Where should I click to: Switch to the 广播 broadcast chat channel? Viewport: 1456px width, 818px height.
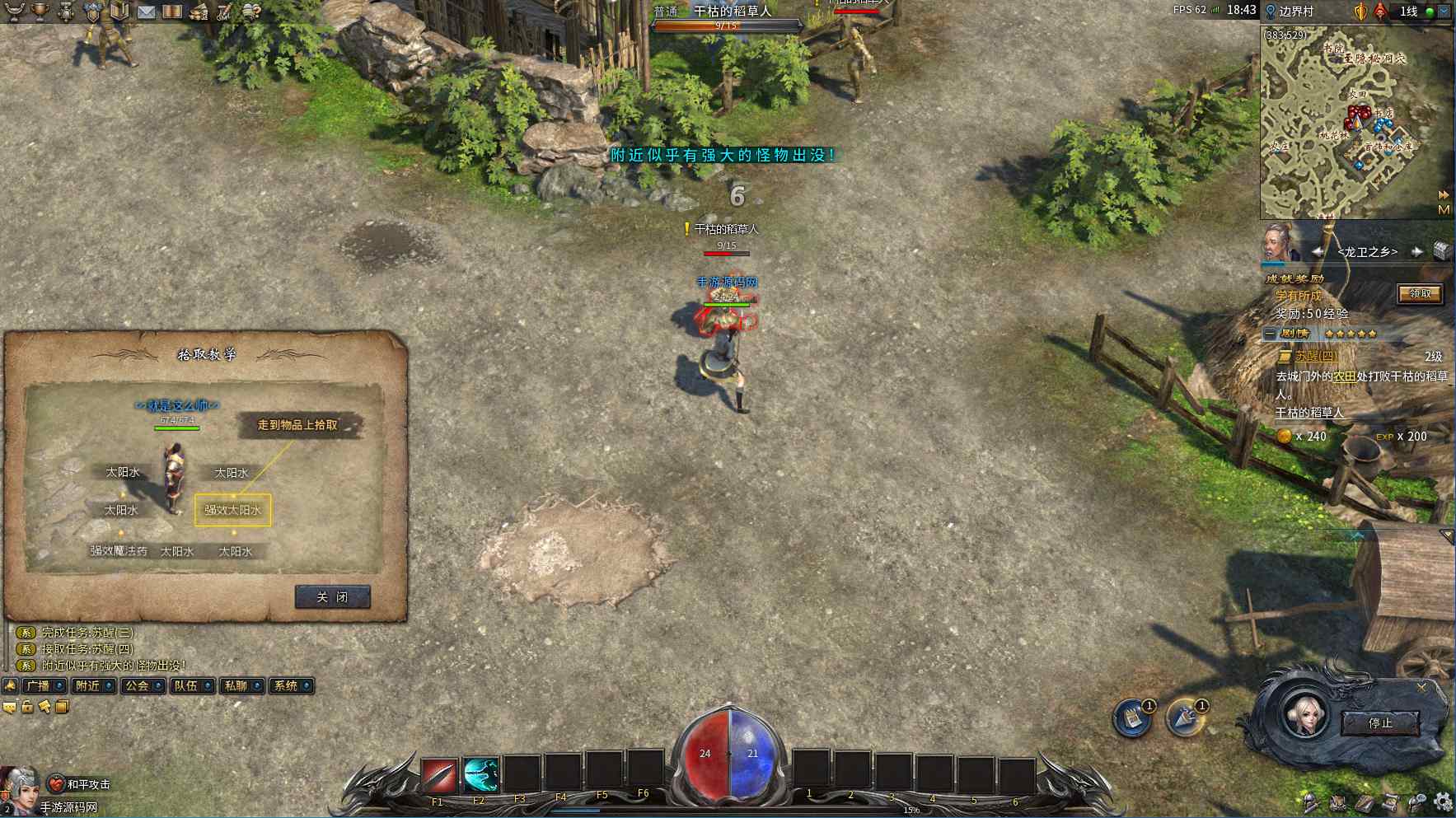click(38, 685)
